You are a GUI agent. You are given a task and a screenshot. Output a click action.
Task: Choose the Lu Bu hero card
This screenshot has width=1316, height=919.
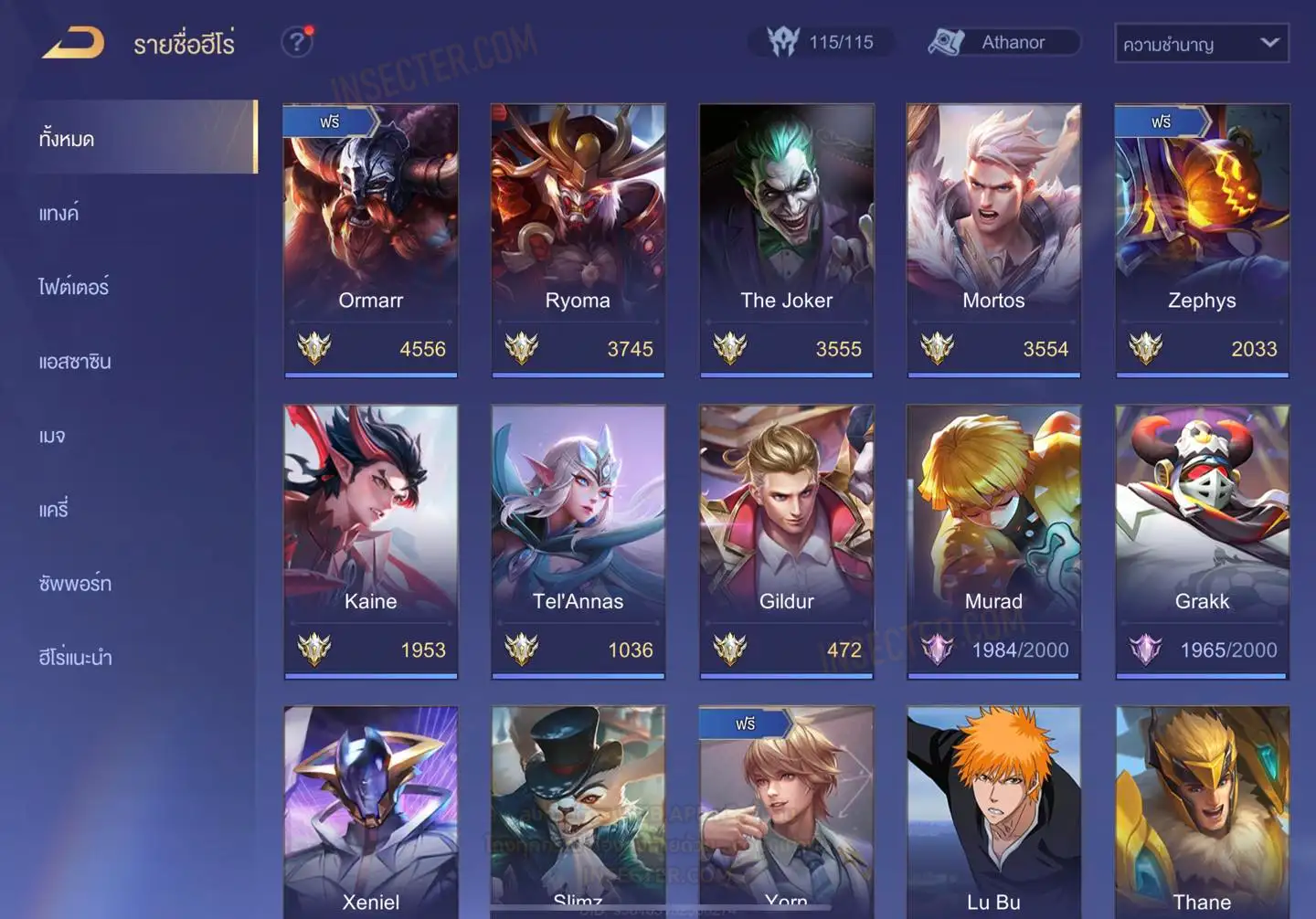(x=993, y=811)
